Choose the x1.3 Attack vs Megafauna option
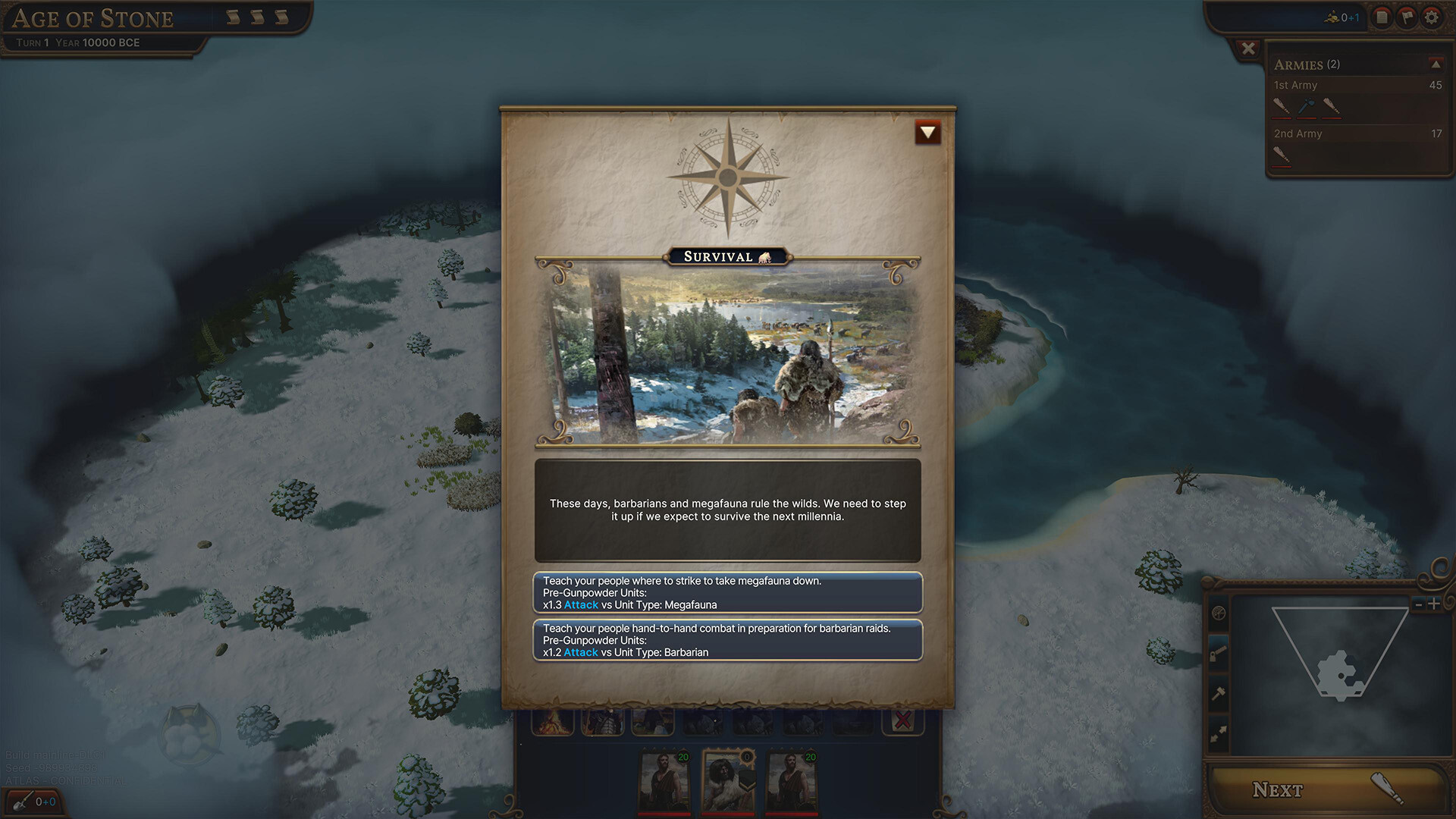The width and height of the screenshot is (1456, 819). [x=727, y=592]
